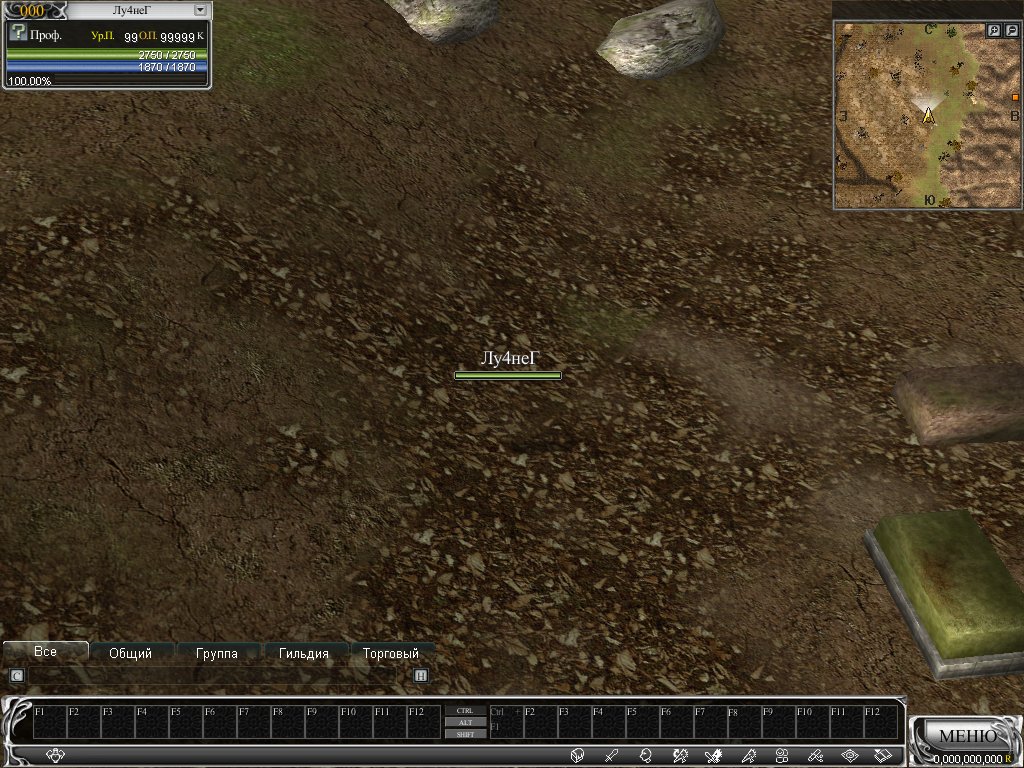Image resolution: width=1024 pixels, height=768 pixels.
Task: Open the Группа chat tab
Action: click(x=217, y=653)
